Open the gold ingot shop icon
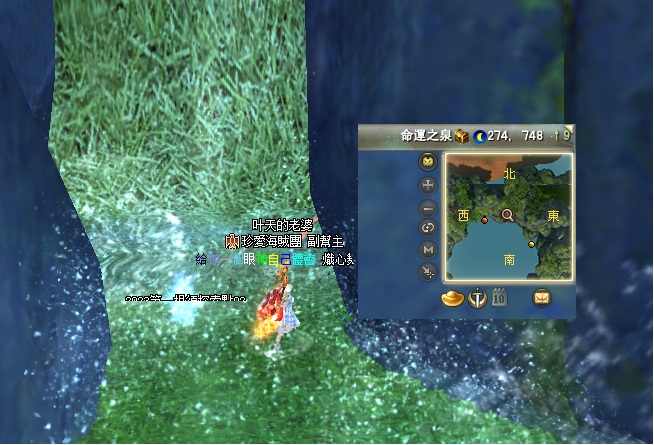This screenshot has width=654, height=445. [453, 297]
